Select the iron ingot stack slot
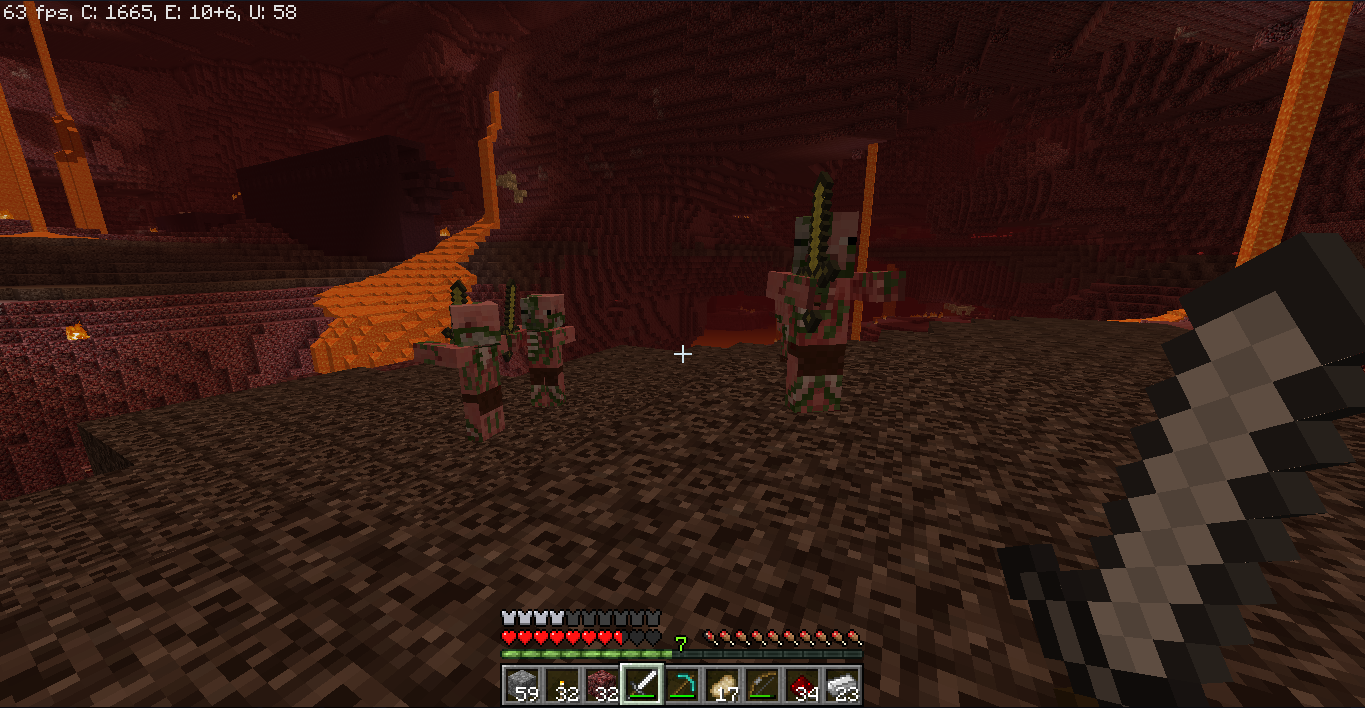Viewport: 1365px width, 708px height. (x=842, y=686)
